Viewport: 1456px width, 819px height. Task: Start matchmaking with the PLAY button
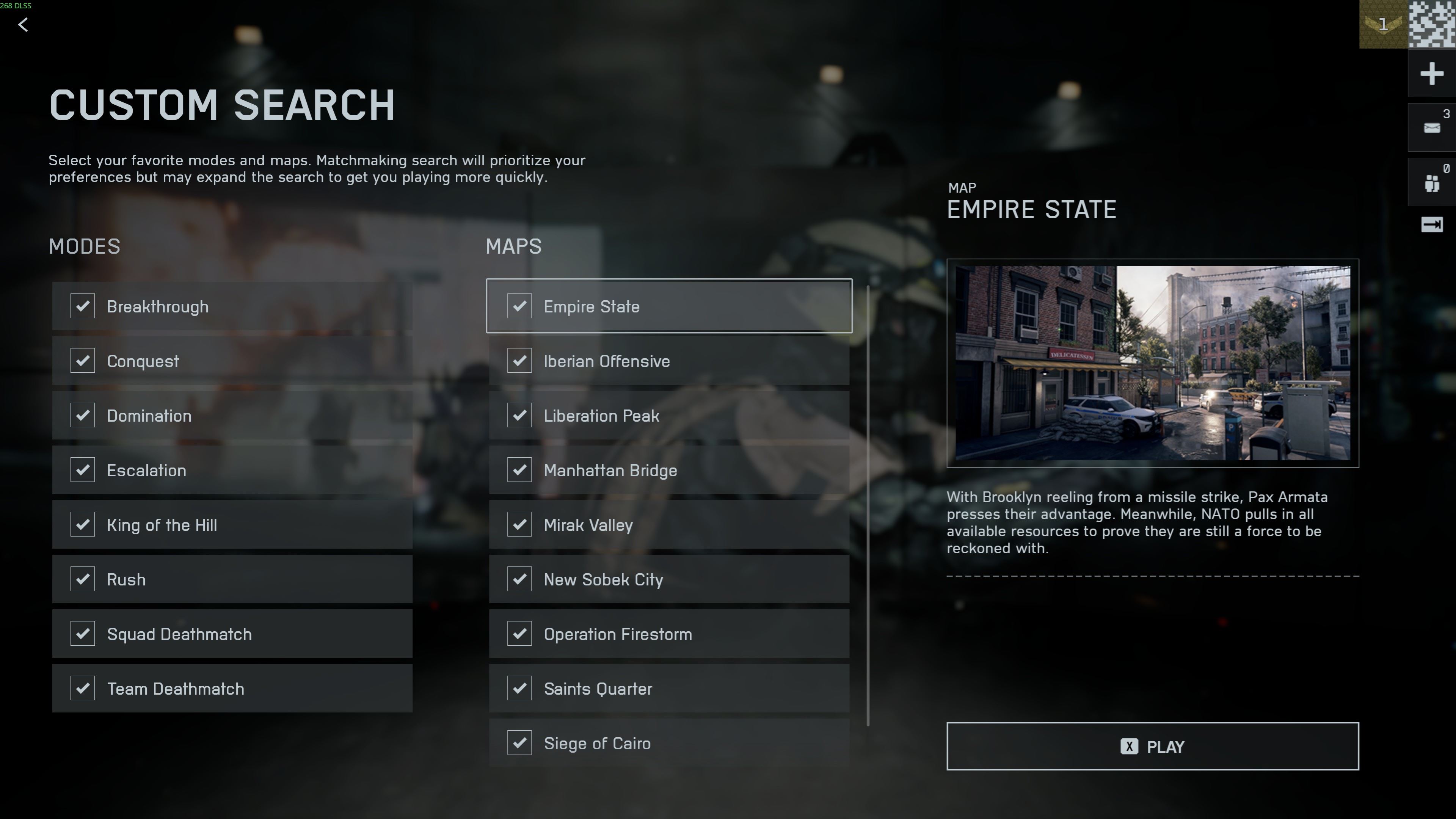pyautogui.click(x=1153, y=746)
